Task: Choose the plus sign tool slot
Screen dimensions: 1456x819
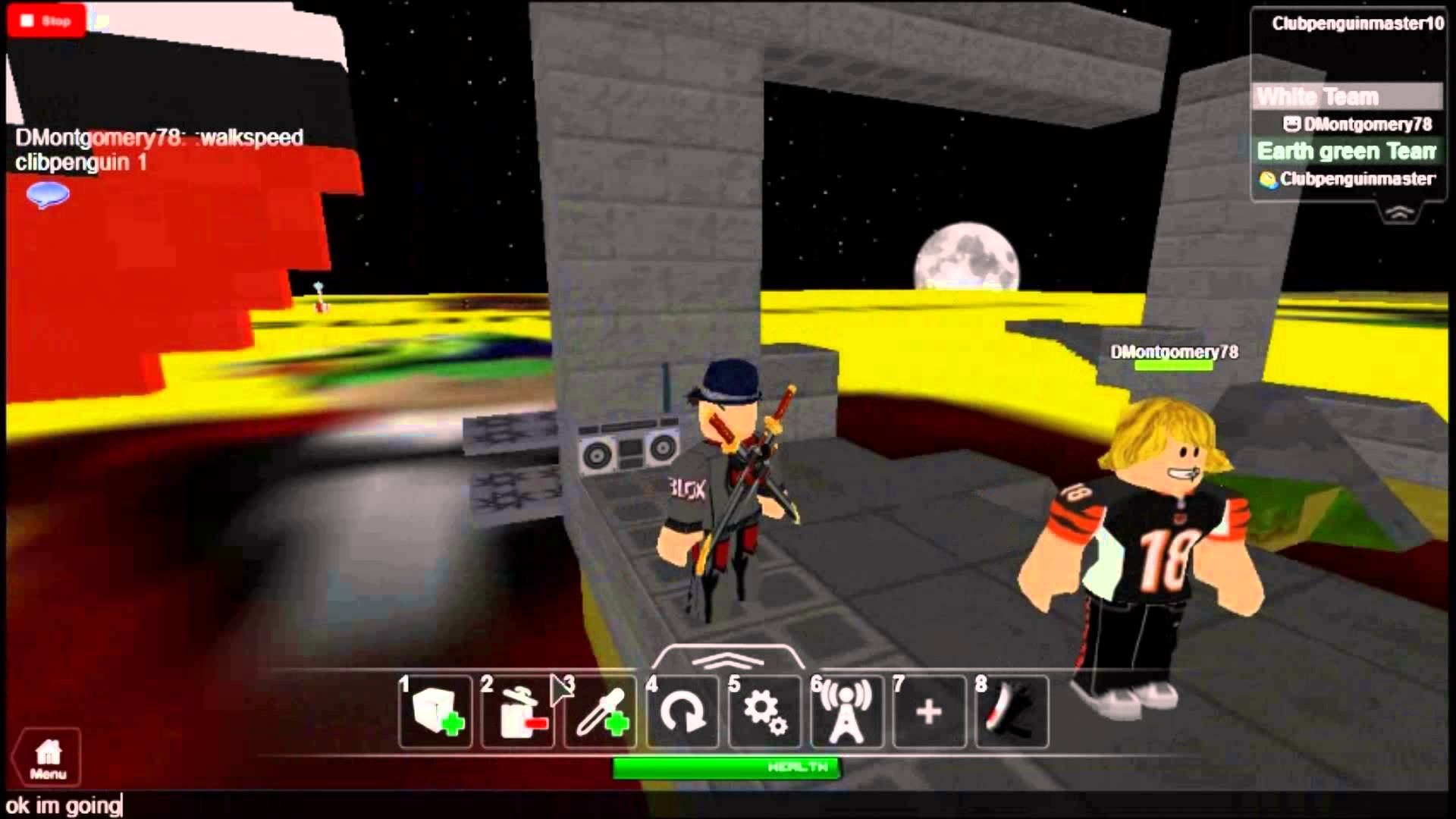Action: 929,712
